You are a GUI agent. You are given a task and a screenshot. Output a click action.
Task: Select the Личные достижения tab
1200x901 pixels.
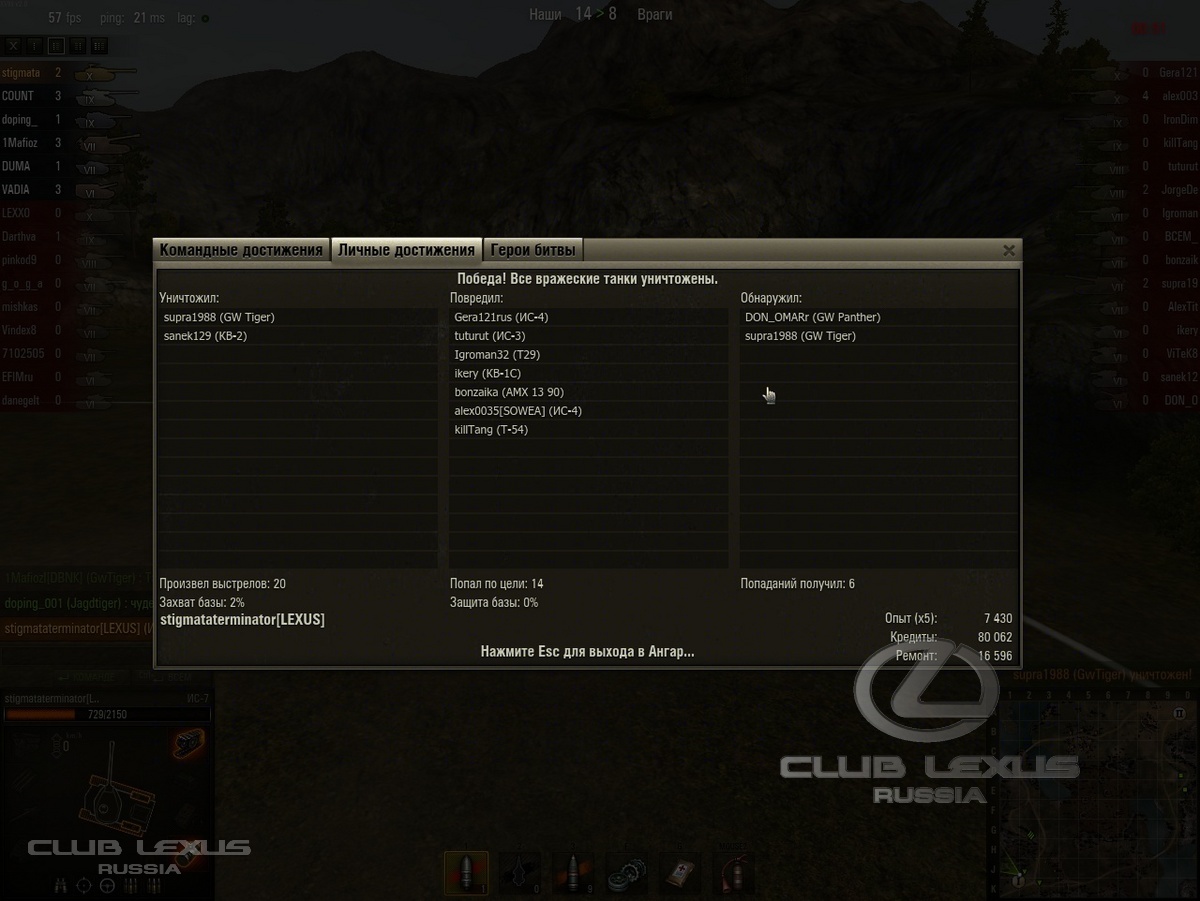pyautogui.click(x=406, y=250)
